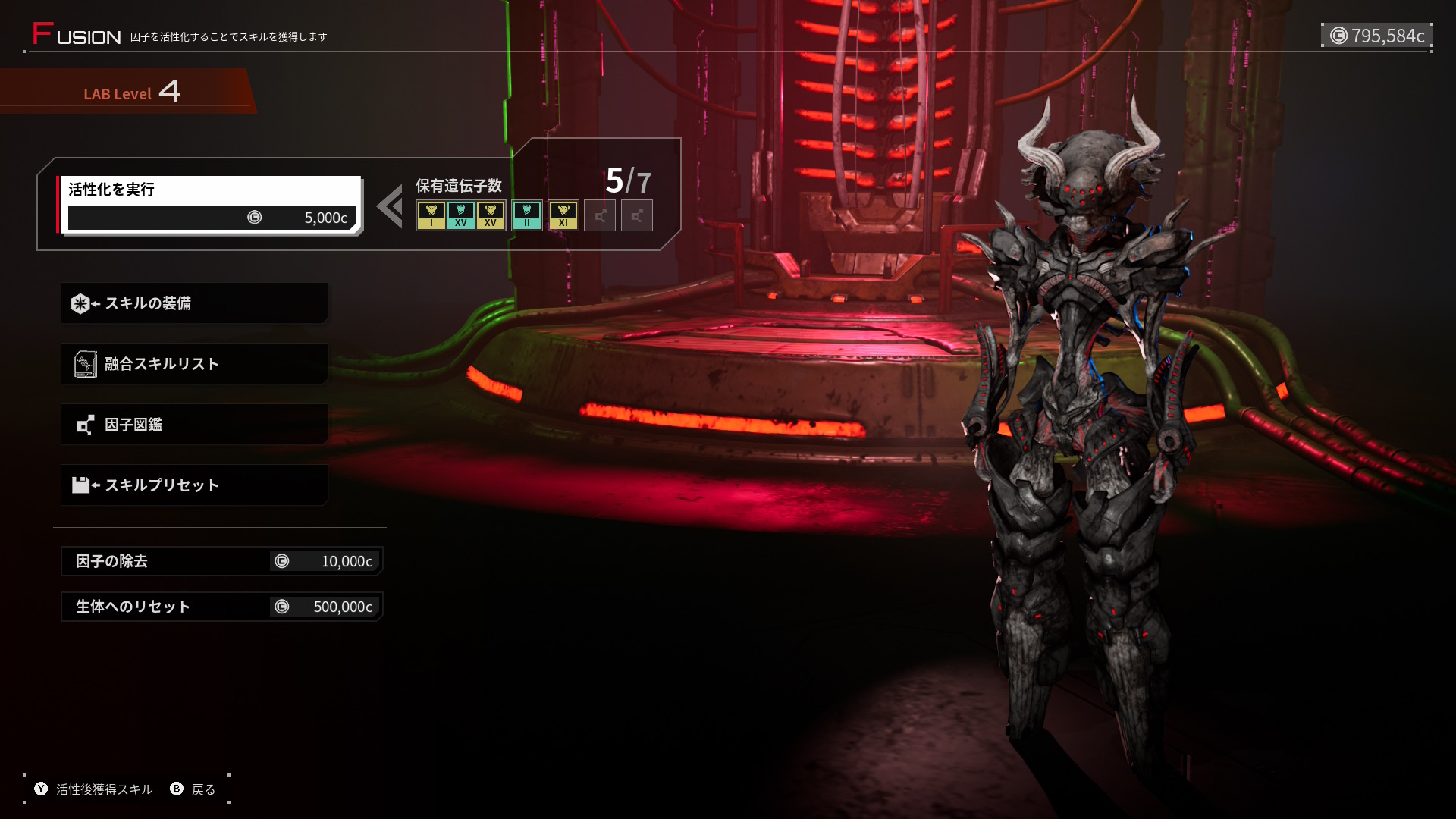Select the yellow gene slot labeled XV

[491, 215]
